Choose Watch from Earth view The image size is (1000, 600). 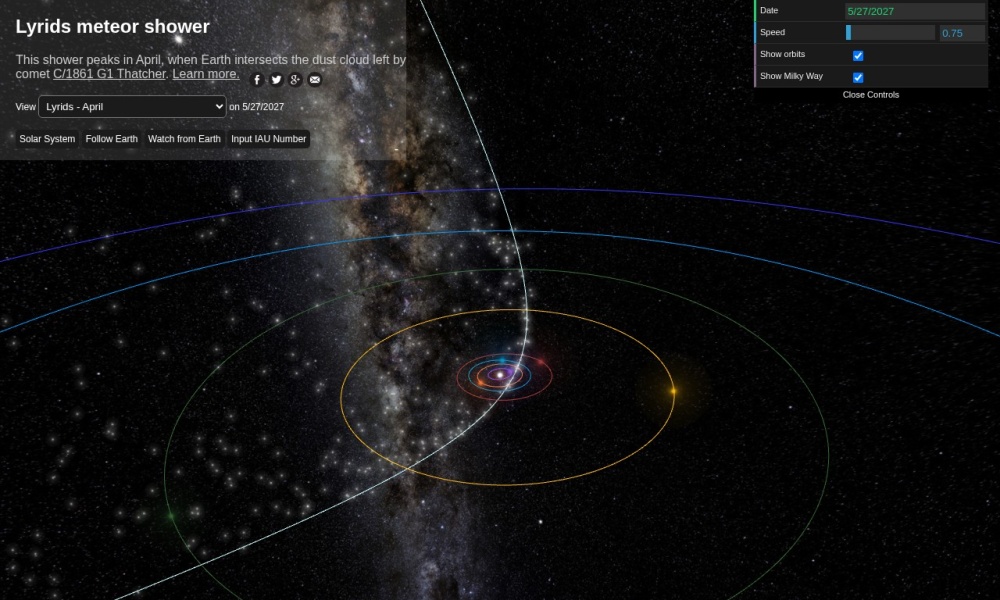click(x=184, y=139)
